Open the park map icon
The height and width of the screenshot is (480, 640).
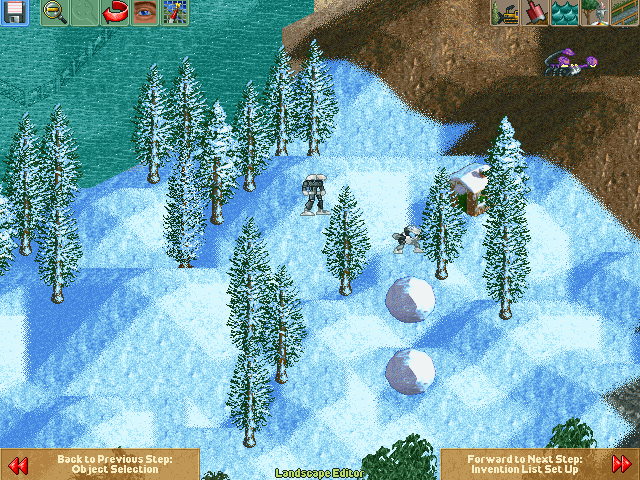tap(176, 13)
